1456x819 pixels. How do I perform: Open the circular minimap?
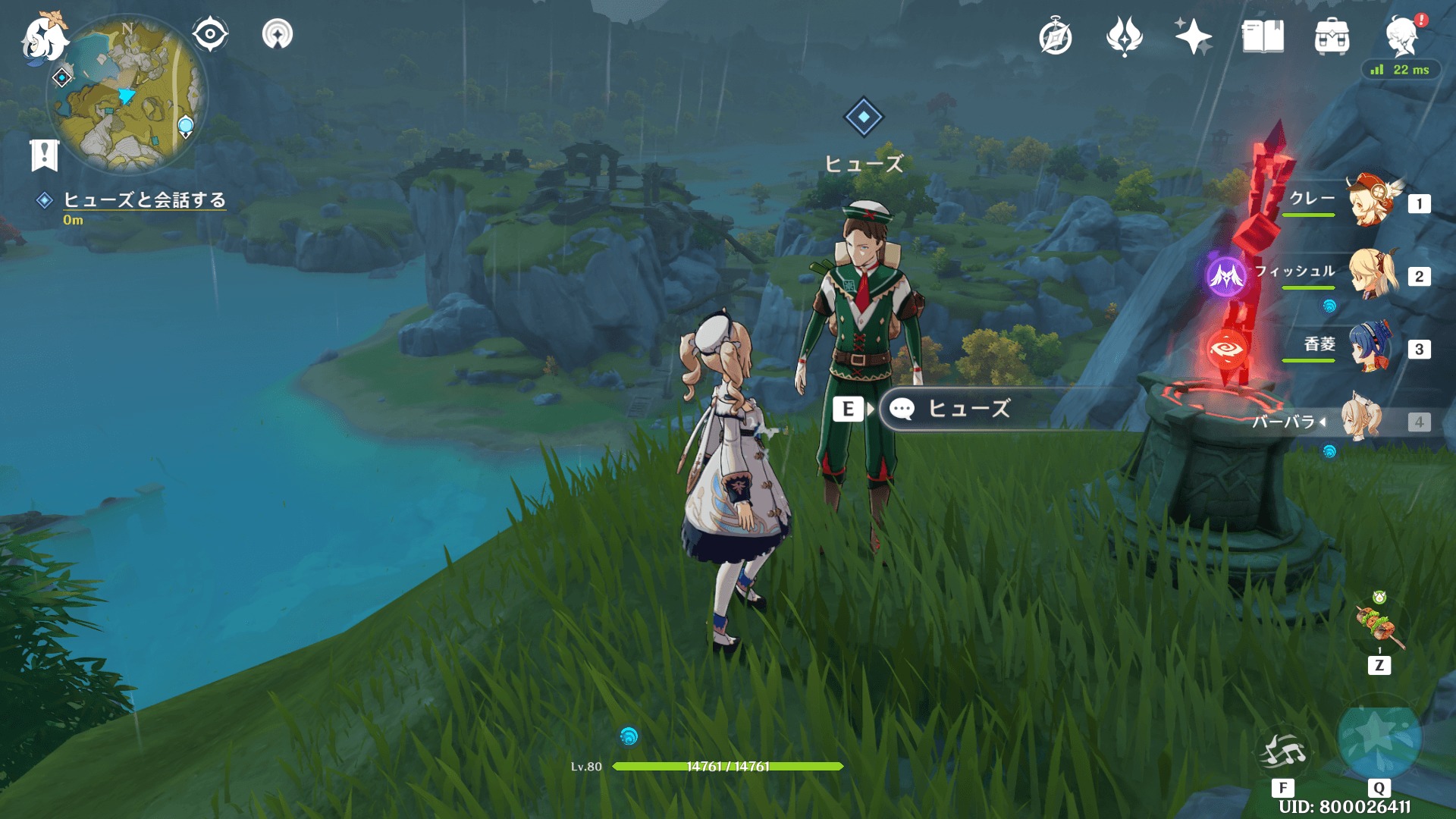[127, 94]
